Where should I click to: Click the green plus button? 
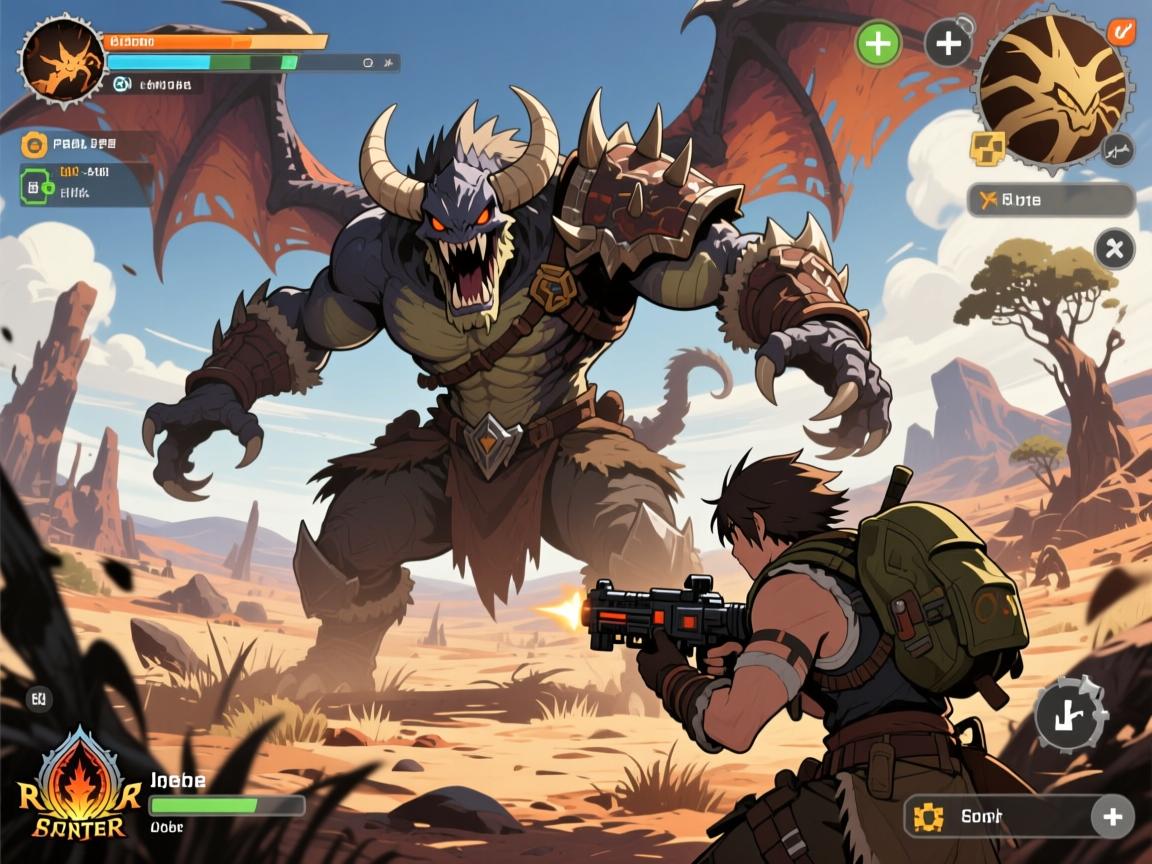pyautogui.click(x=878, y=44)
